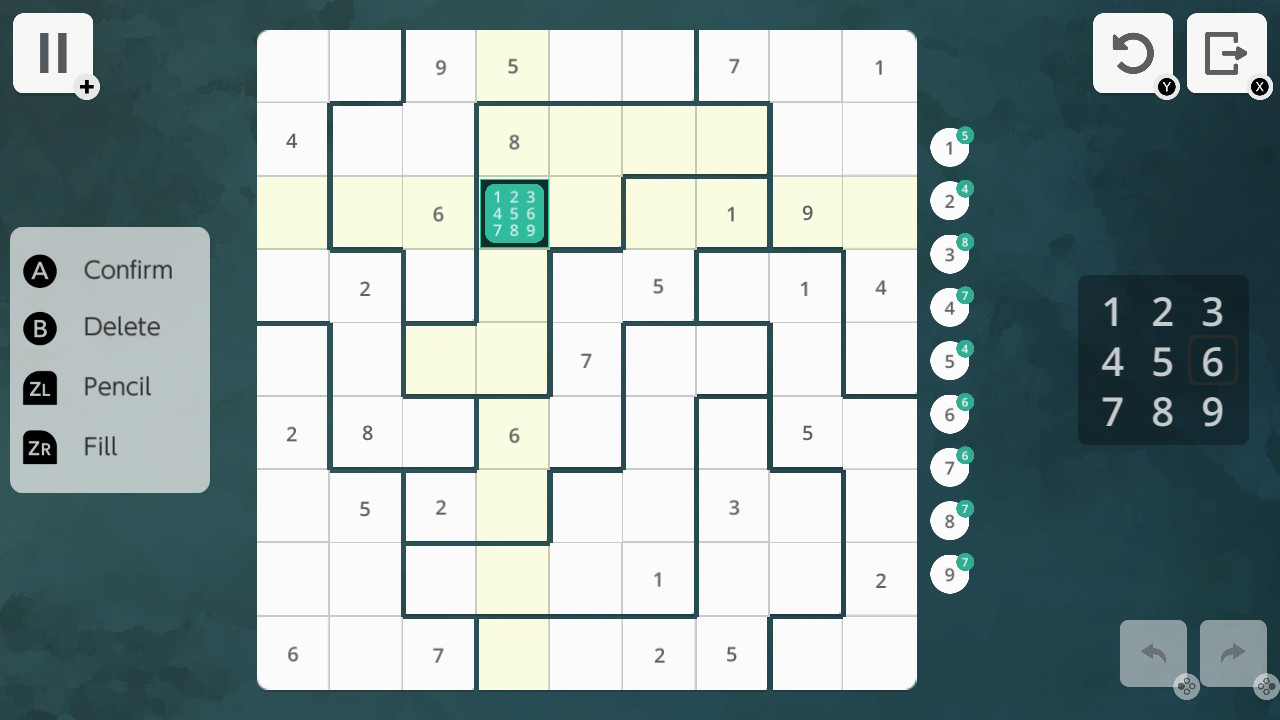Select the highlighted cell showing pencil marks
The width and height of the screenshot is (1280, 720).
point(513,213)
